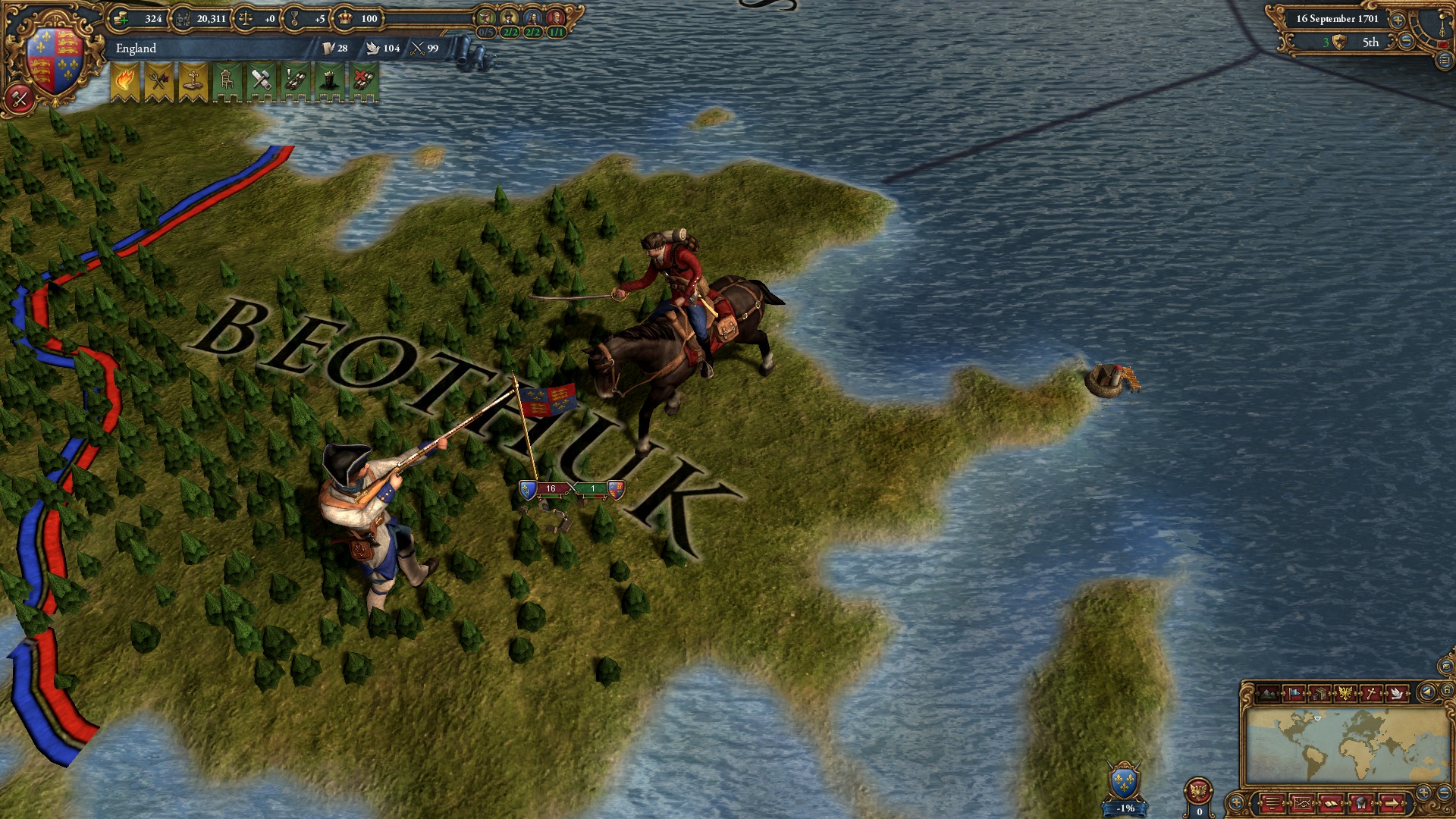Check prestige by clicking the medal icon
1456x819 pixels.
295,18
